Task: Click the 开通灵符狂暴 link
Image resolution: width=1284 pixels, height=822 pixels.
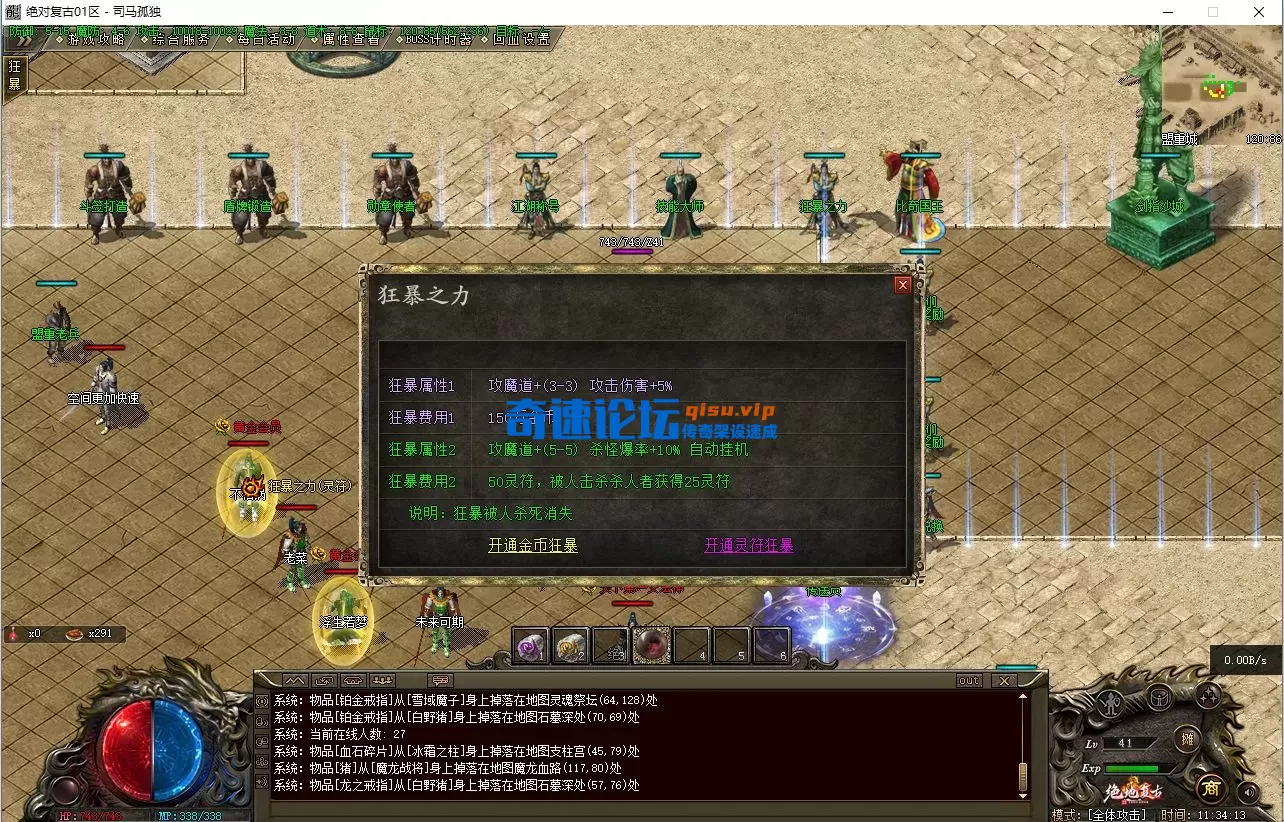Action: (x=748, y=547)
